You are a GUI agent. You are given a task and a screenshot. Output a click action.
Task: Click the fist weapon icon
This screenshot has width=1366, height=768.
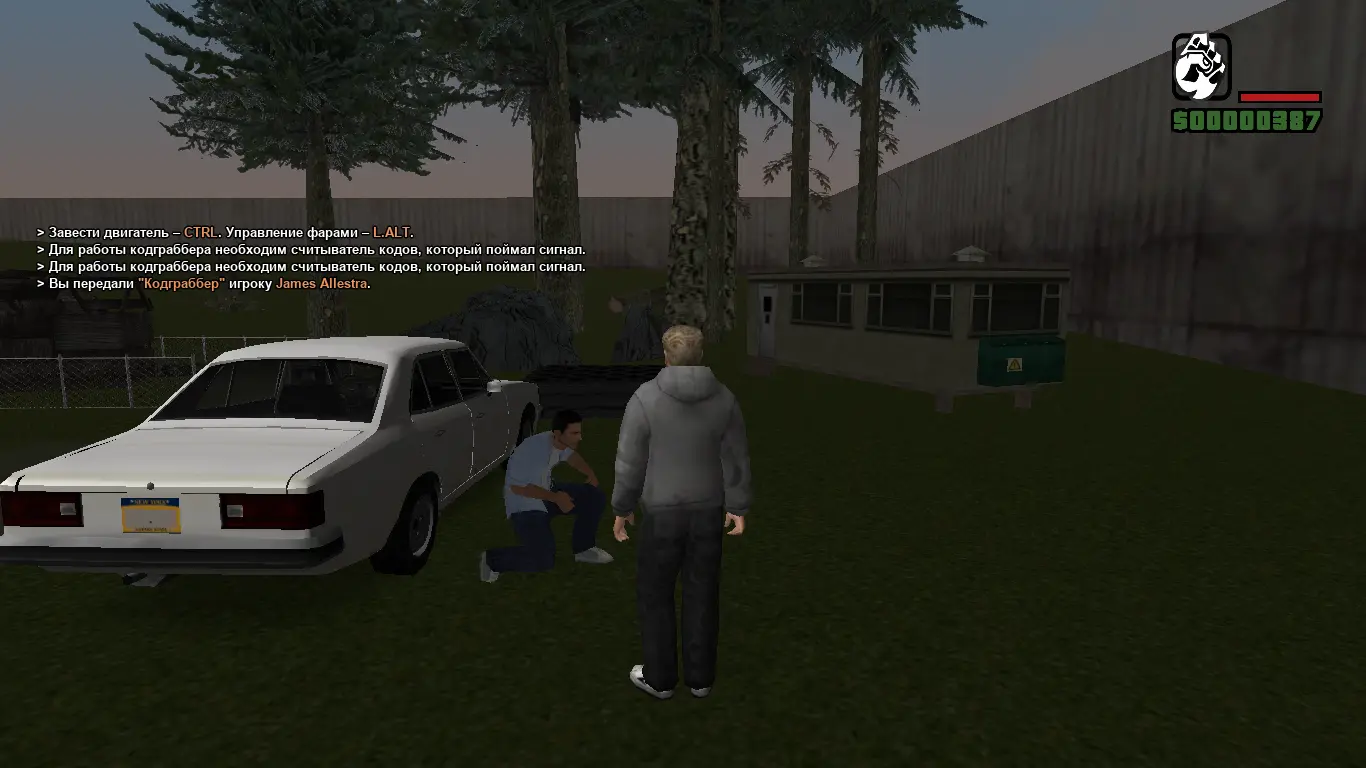click(x=1201, y=67)
